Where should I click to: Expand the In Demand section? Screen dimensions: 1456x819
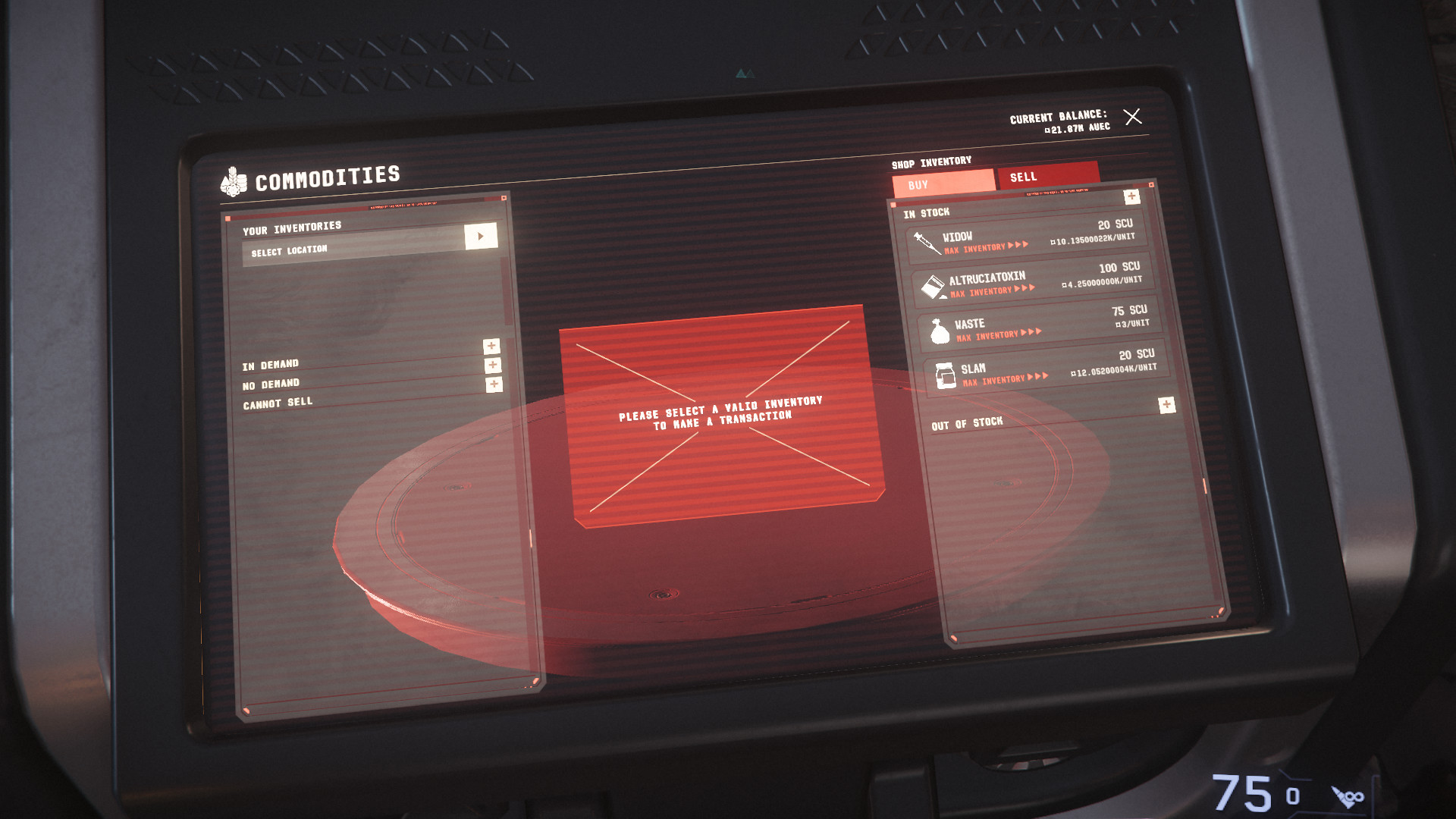click(x=491, y=346)
